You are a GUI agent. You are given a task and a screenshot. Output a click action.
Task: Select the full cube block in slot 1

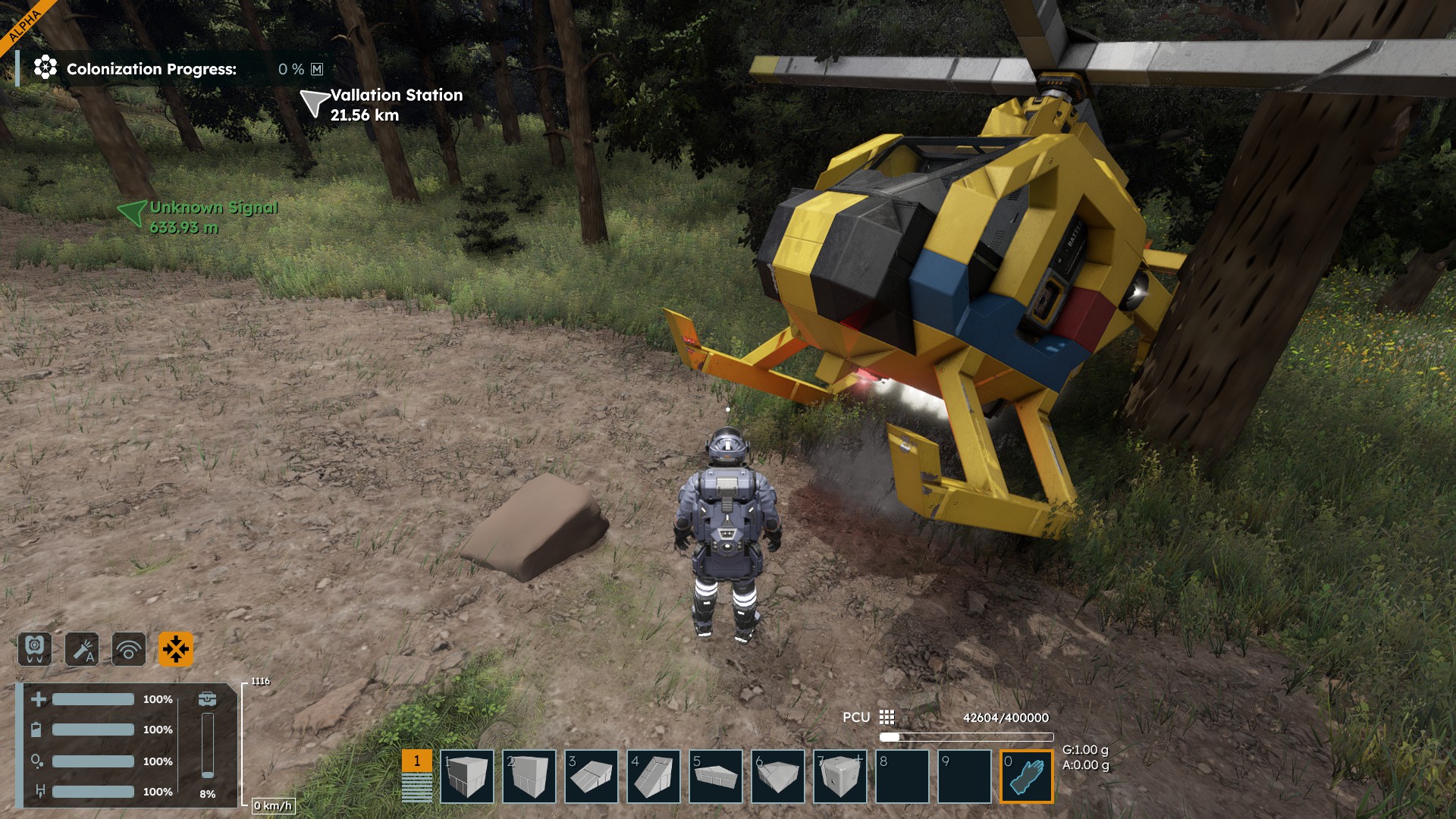point(467,776)
